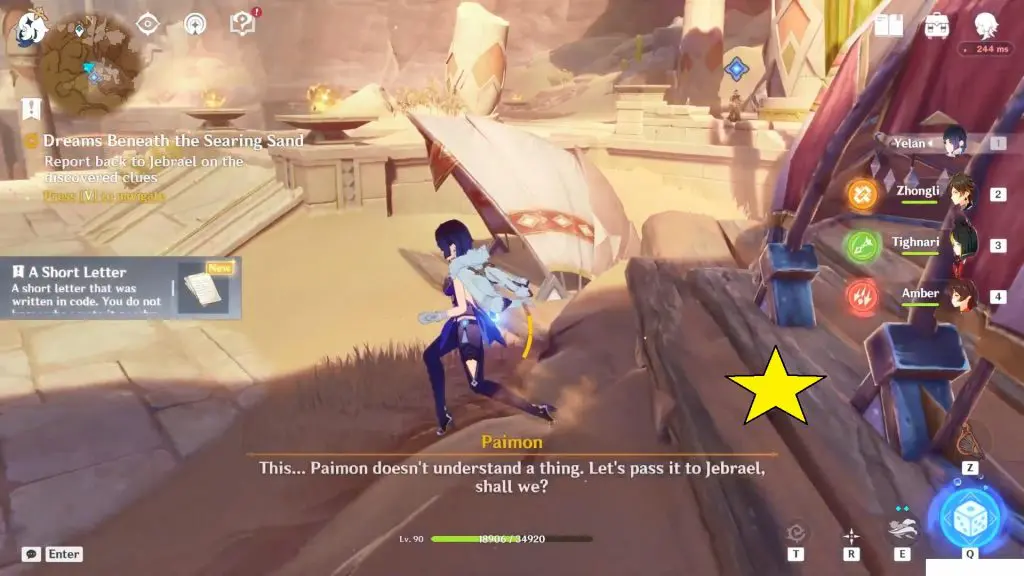
Task: Open the Adventurer Handbook book icon
Action: pyautogui.click(x=888, y=24)
